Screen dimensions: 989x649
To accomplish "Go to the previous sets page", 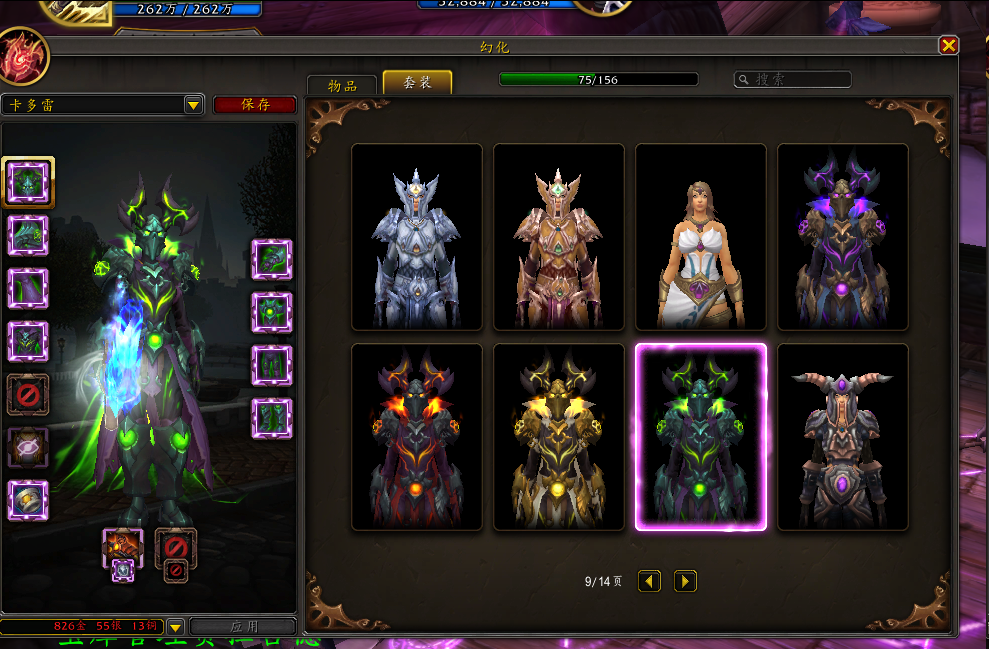I will (649, 581).
